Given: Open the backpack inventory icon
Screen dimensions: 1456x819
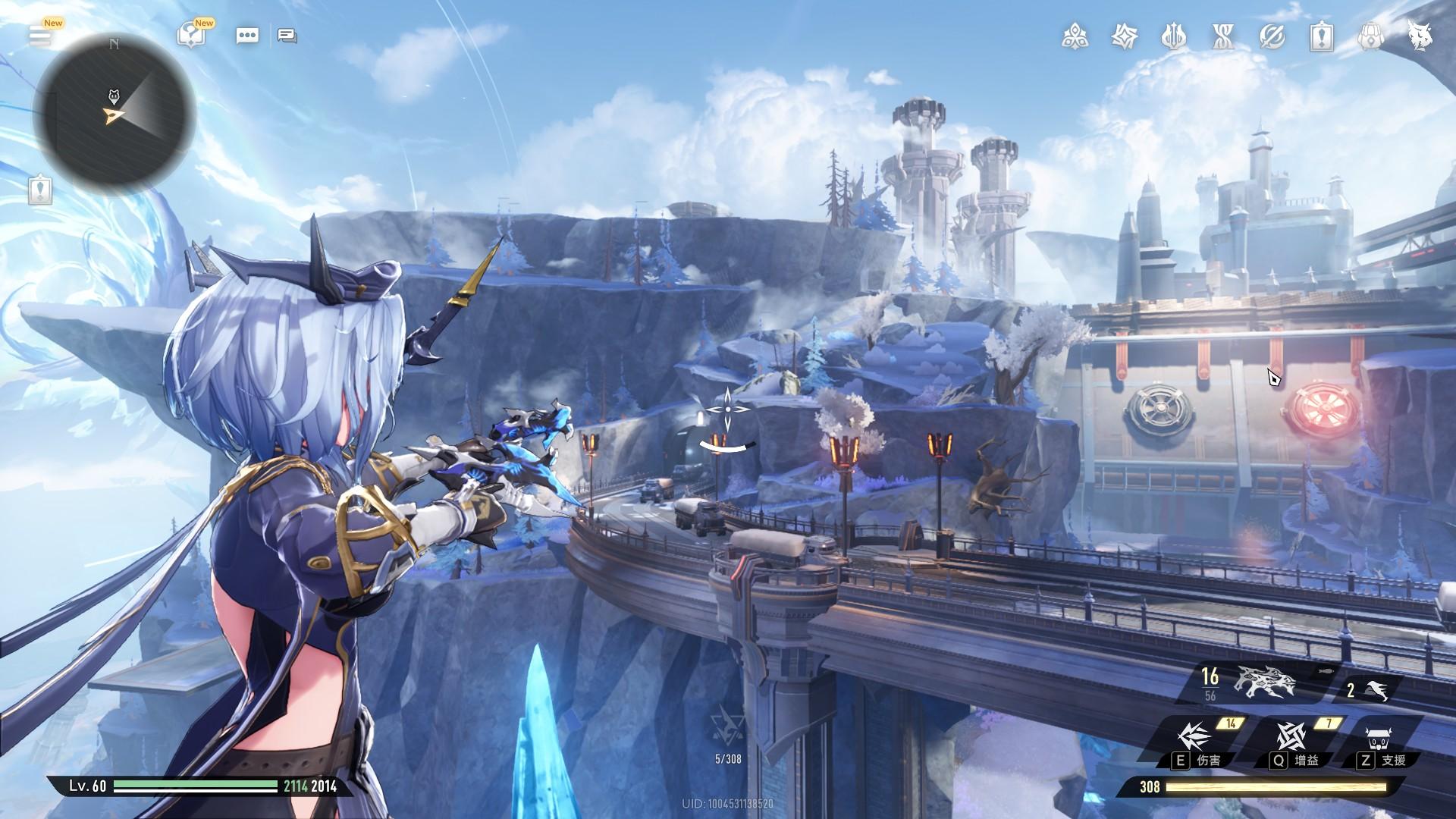Looking at the screenshot, I should [1370, 36].
